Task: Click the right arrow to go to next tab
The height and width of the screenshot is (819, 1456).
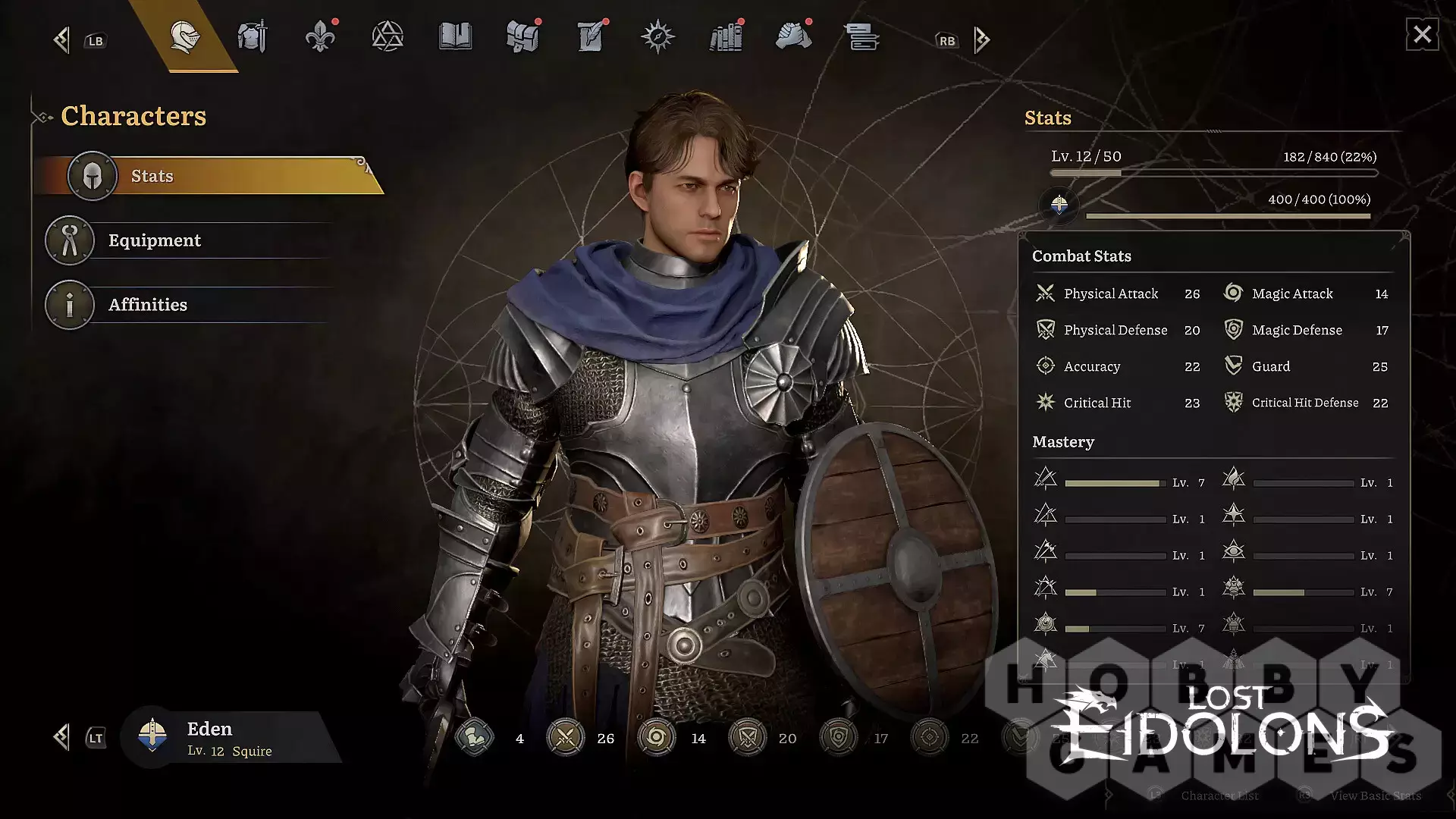Action: [982, 40]
